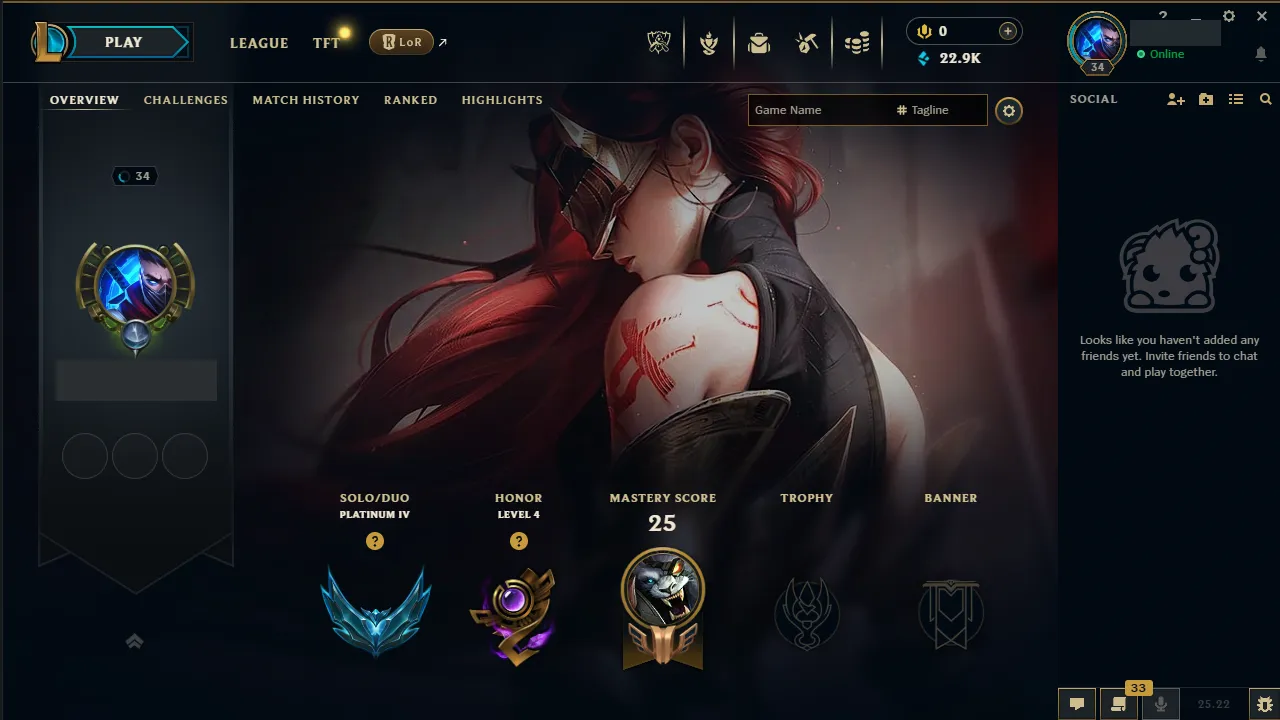Open Loot via the backpack icon
This screenshot has height=720, width=1280.
[x=759, y=42]
